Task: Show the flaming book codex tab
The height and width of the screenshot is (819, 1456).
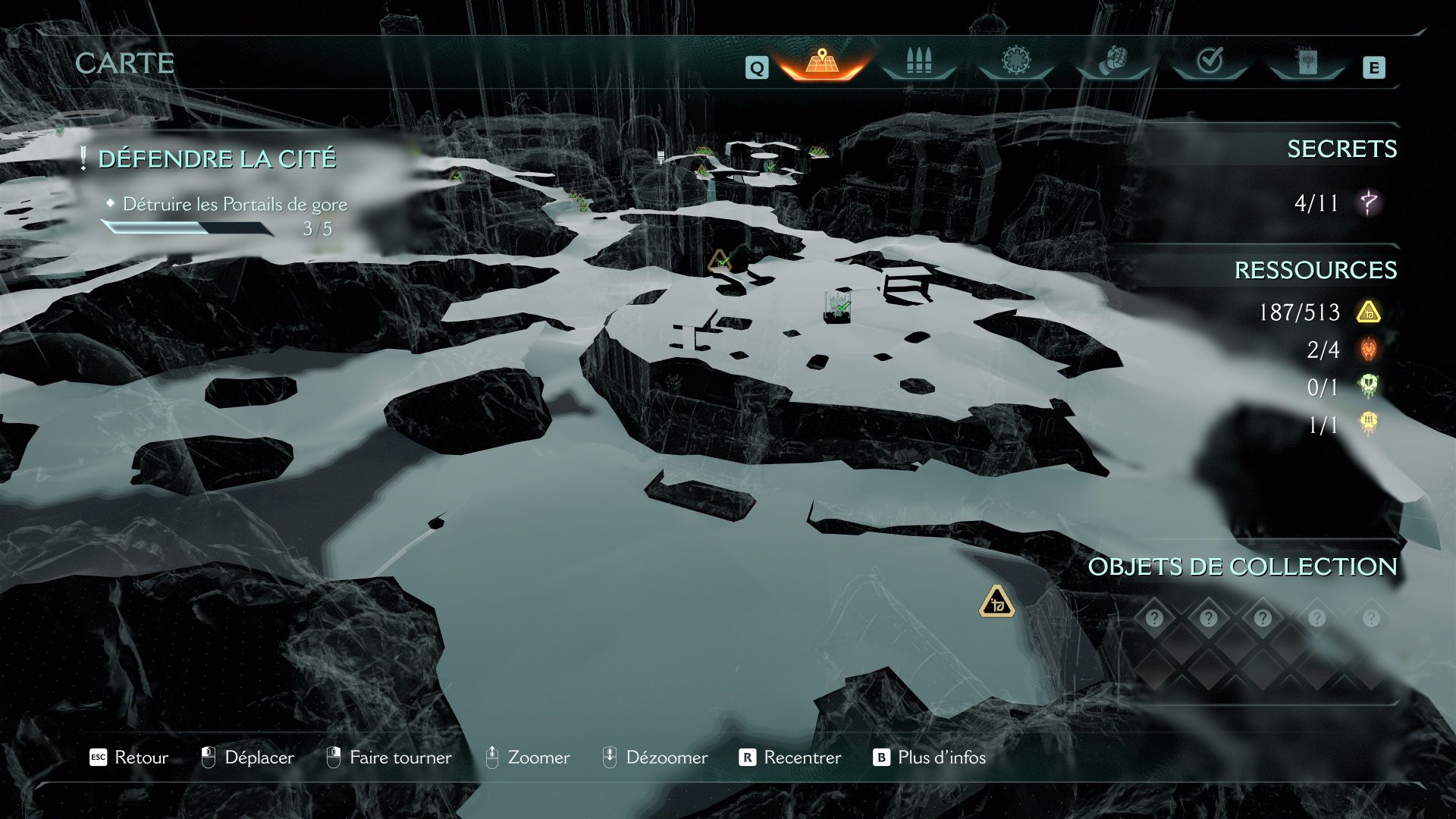Action: (1307, 62)
